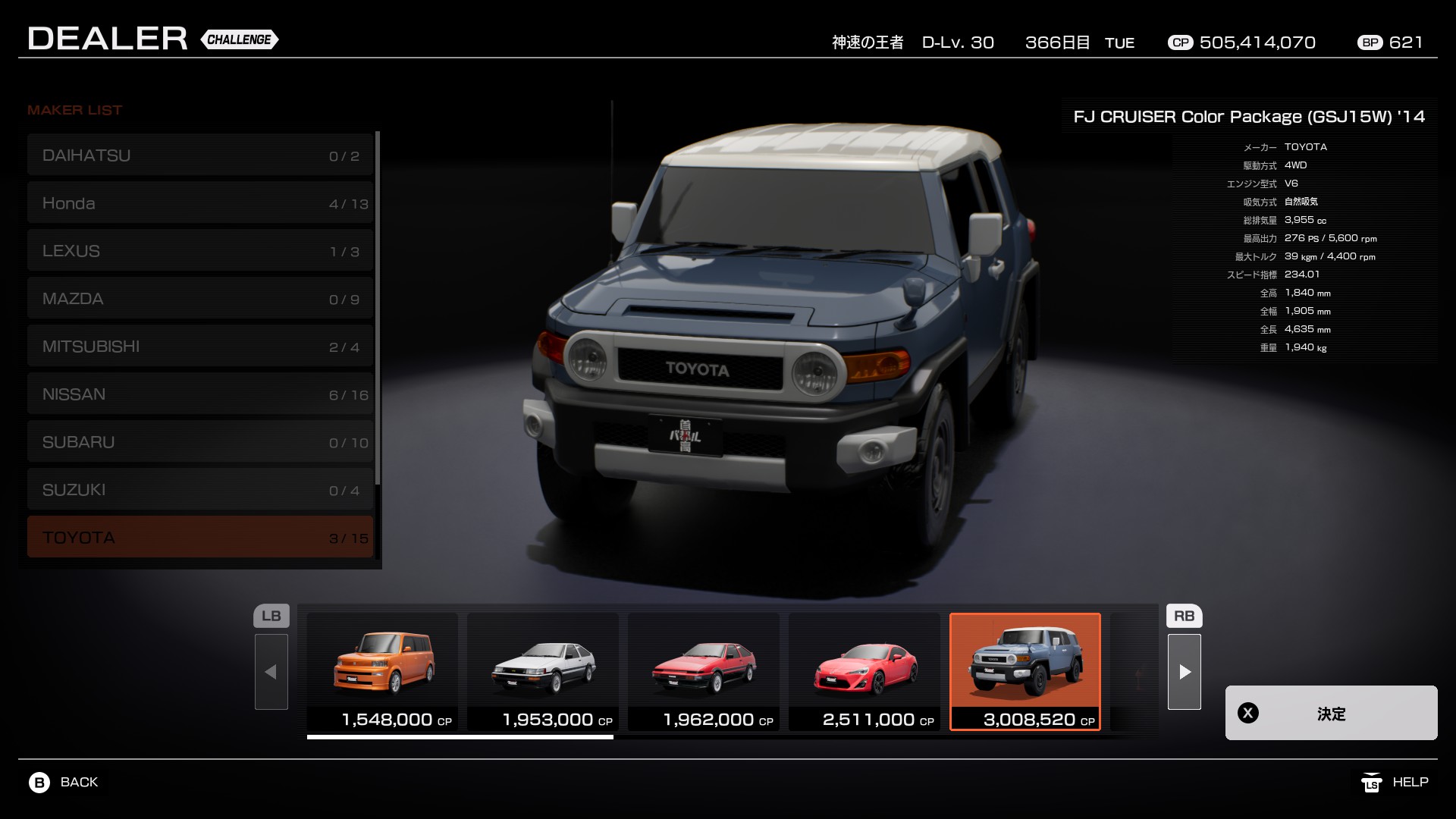Select the highlighted TOYOTA maker entry
Screen dimensions: 1456x819
coord(200,537)
